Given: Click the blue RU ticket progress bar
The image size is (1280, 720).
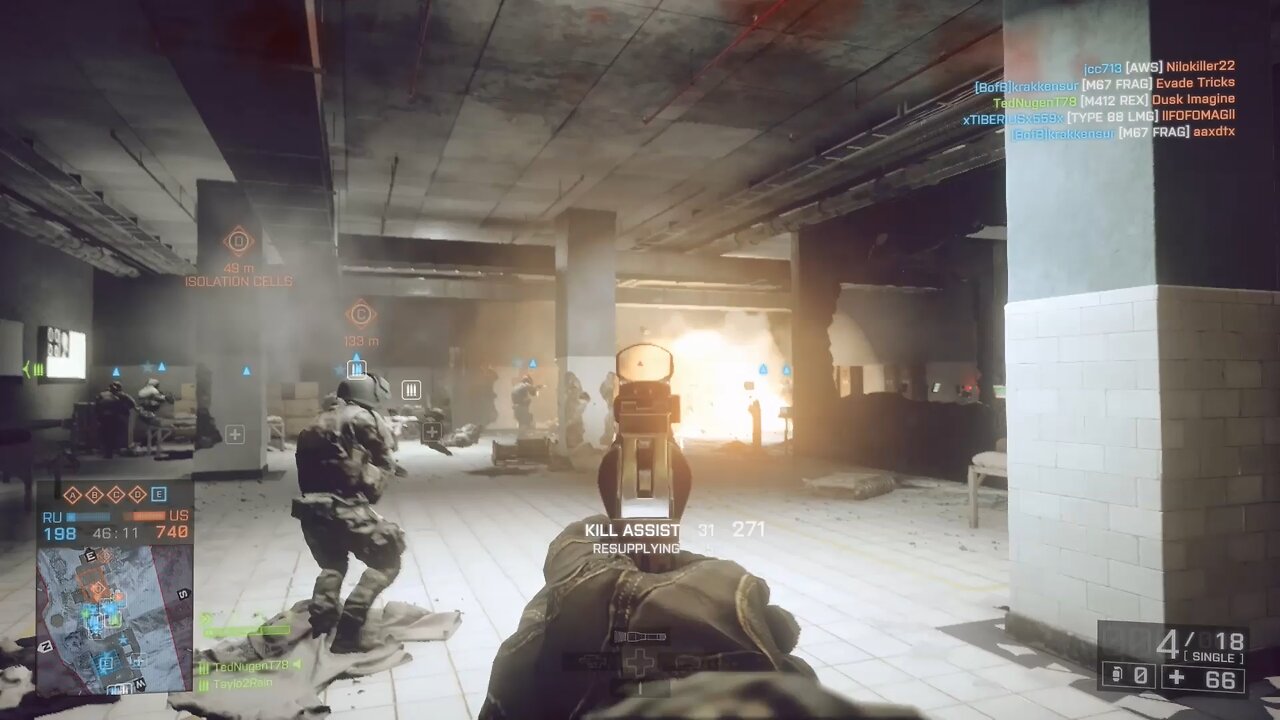Looking at the screenshot, I should (x=87, y=516).
